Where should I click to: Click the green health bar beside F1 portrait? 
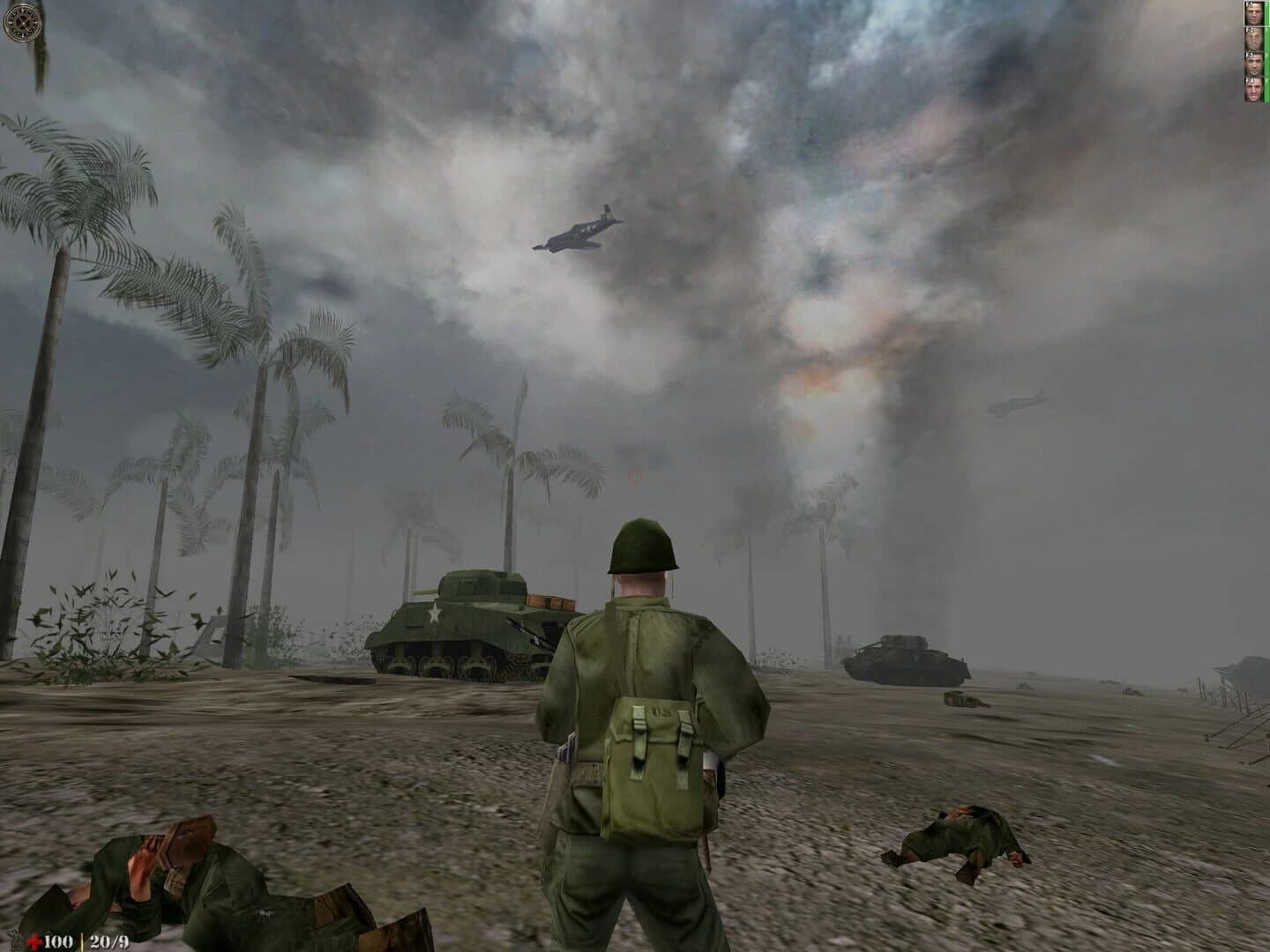[x=1267, y=12]
